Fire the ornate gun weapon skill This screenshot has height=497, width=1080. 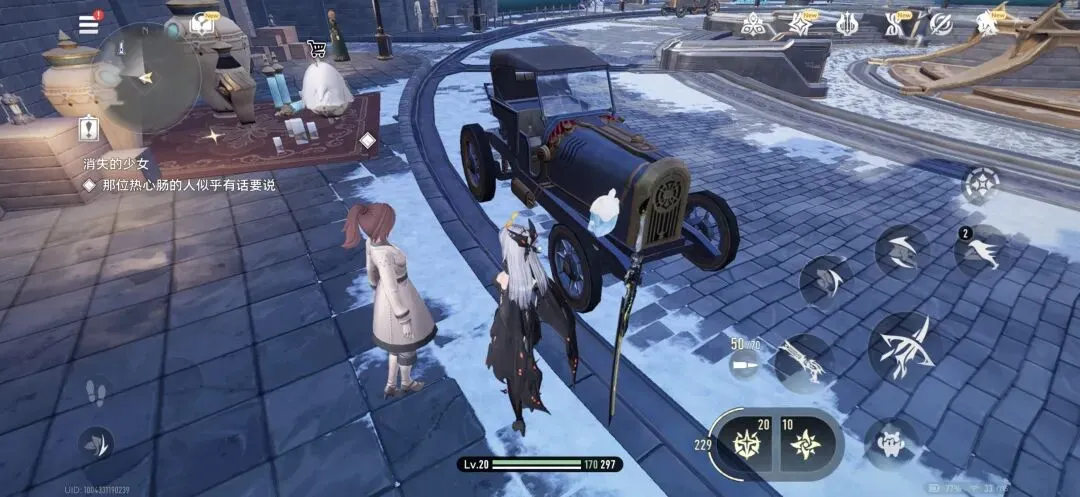click(x=802, y=362)
